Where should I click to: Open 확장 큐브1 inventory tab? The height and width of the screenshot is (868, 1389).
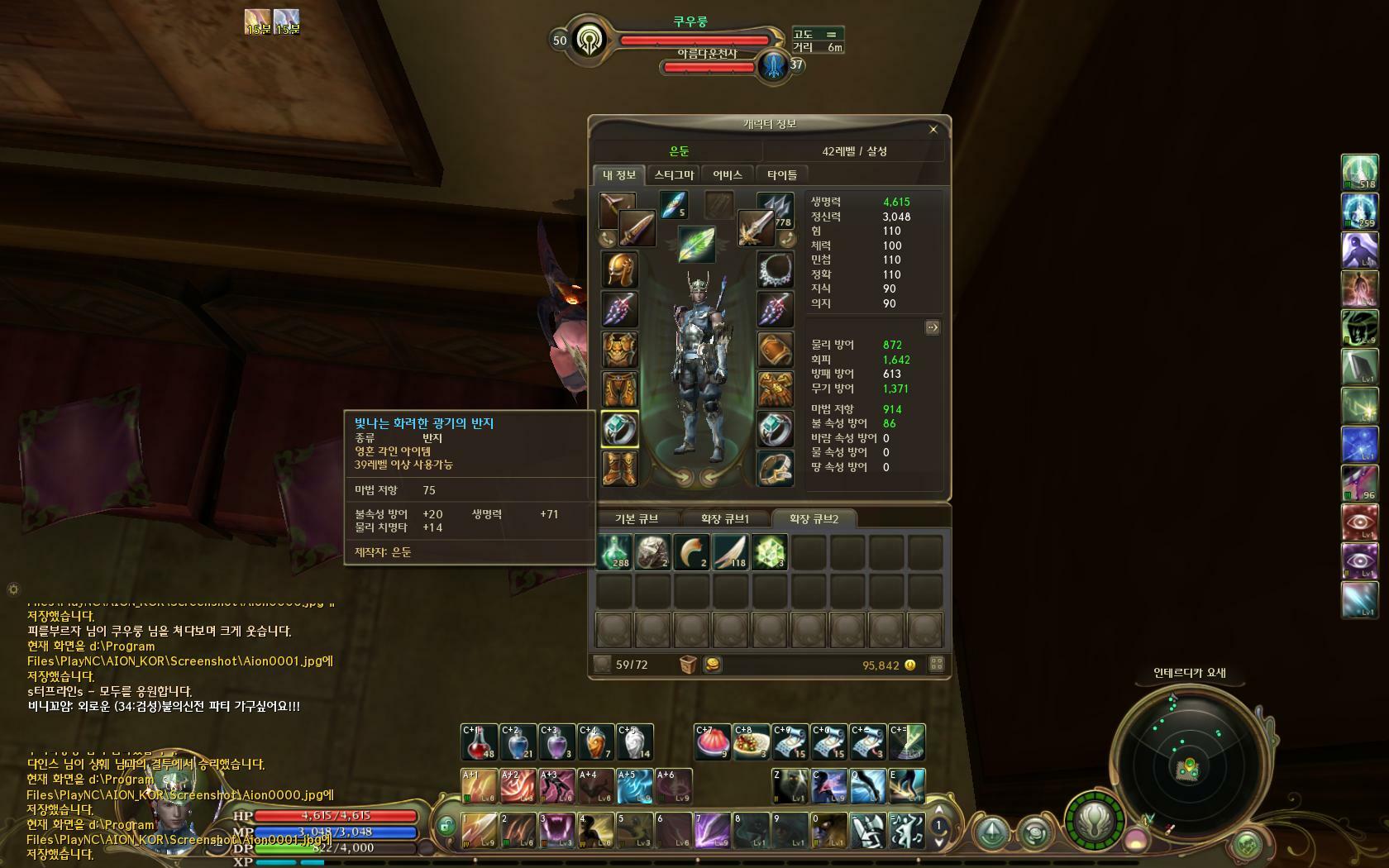(724, 519)
